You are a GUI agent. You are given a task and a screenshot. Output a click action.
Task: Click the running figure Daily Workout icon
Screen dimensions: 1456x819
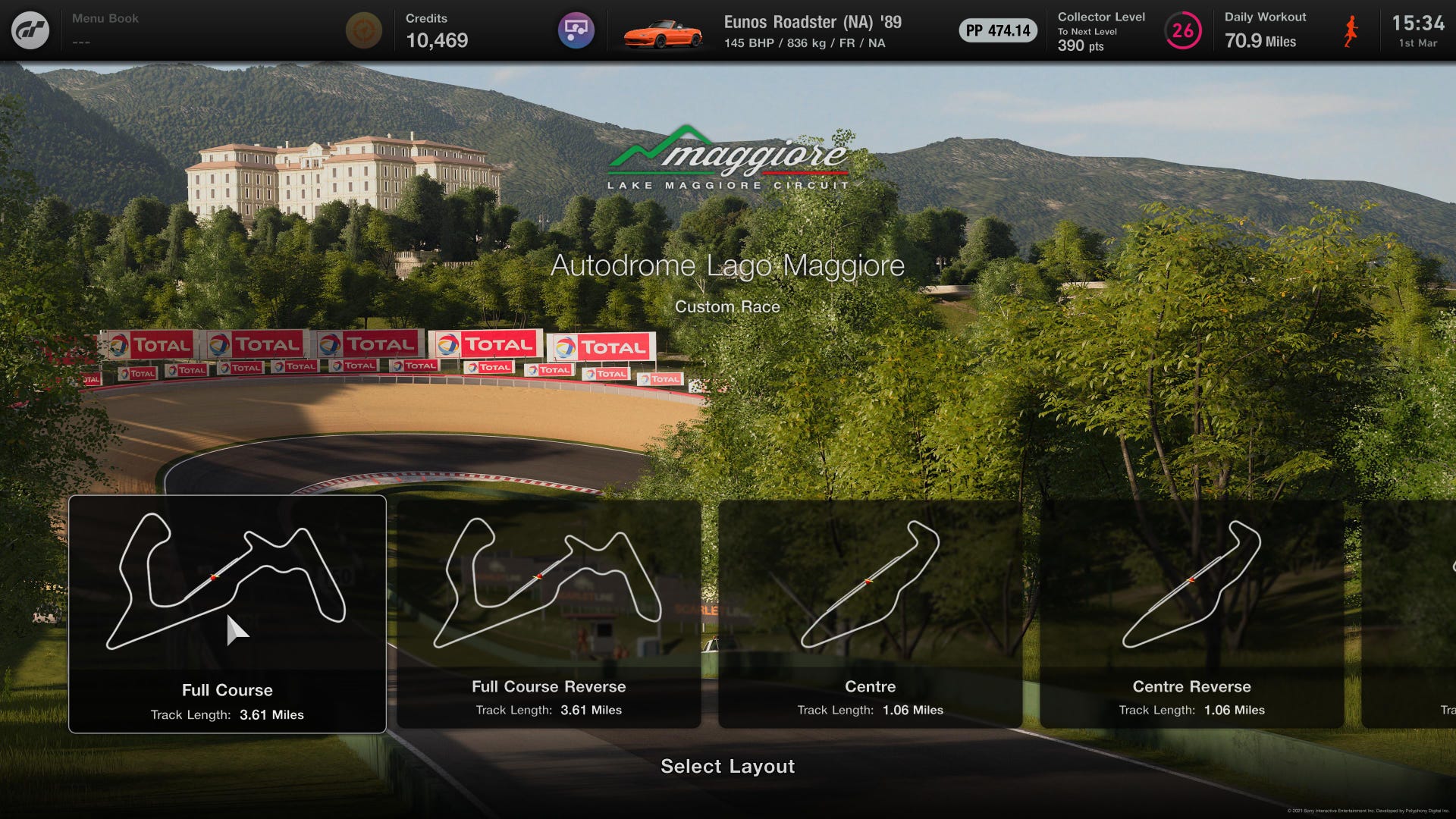(1349, 30)
